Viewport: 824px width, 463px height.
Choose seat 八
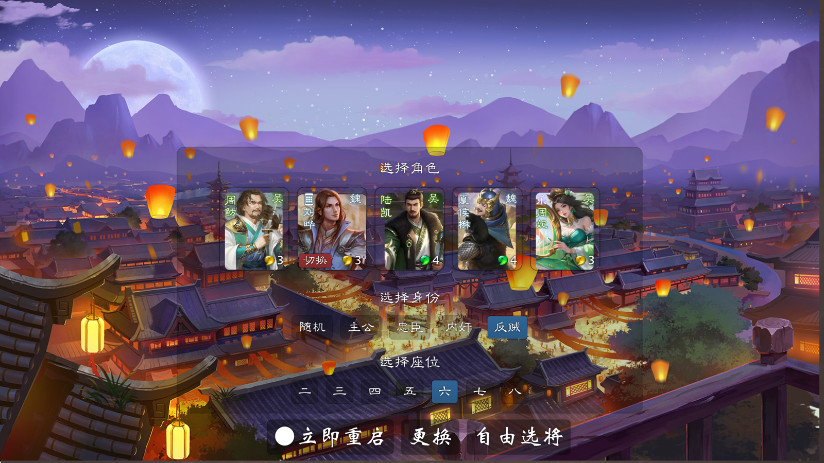[514, 391]
